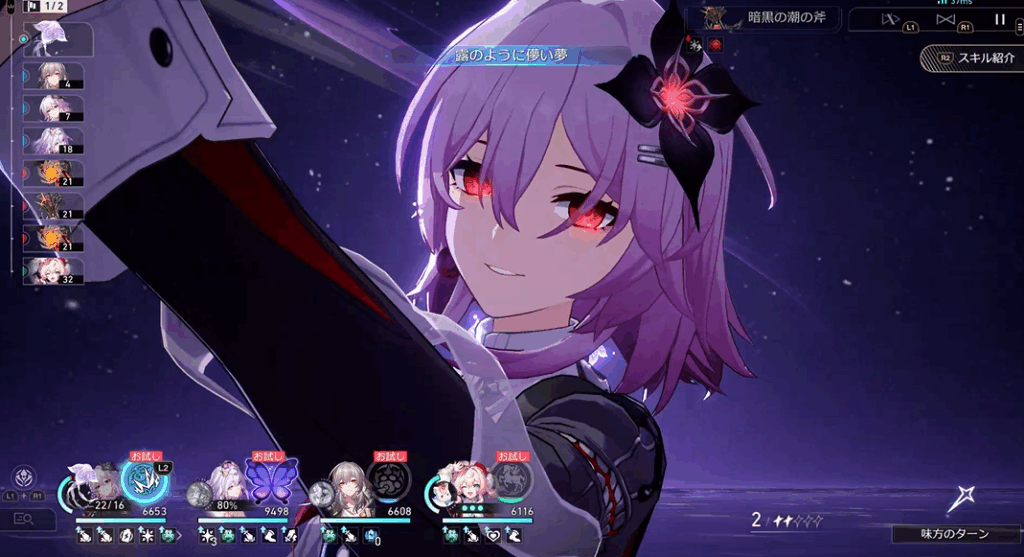Inspect the red enemy status icon under name

pyautogui.click(x=713, y=44)
